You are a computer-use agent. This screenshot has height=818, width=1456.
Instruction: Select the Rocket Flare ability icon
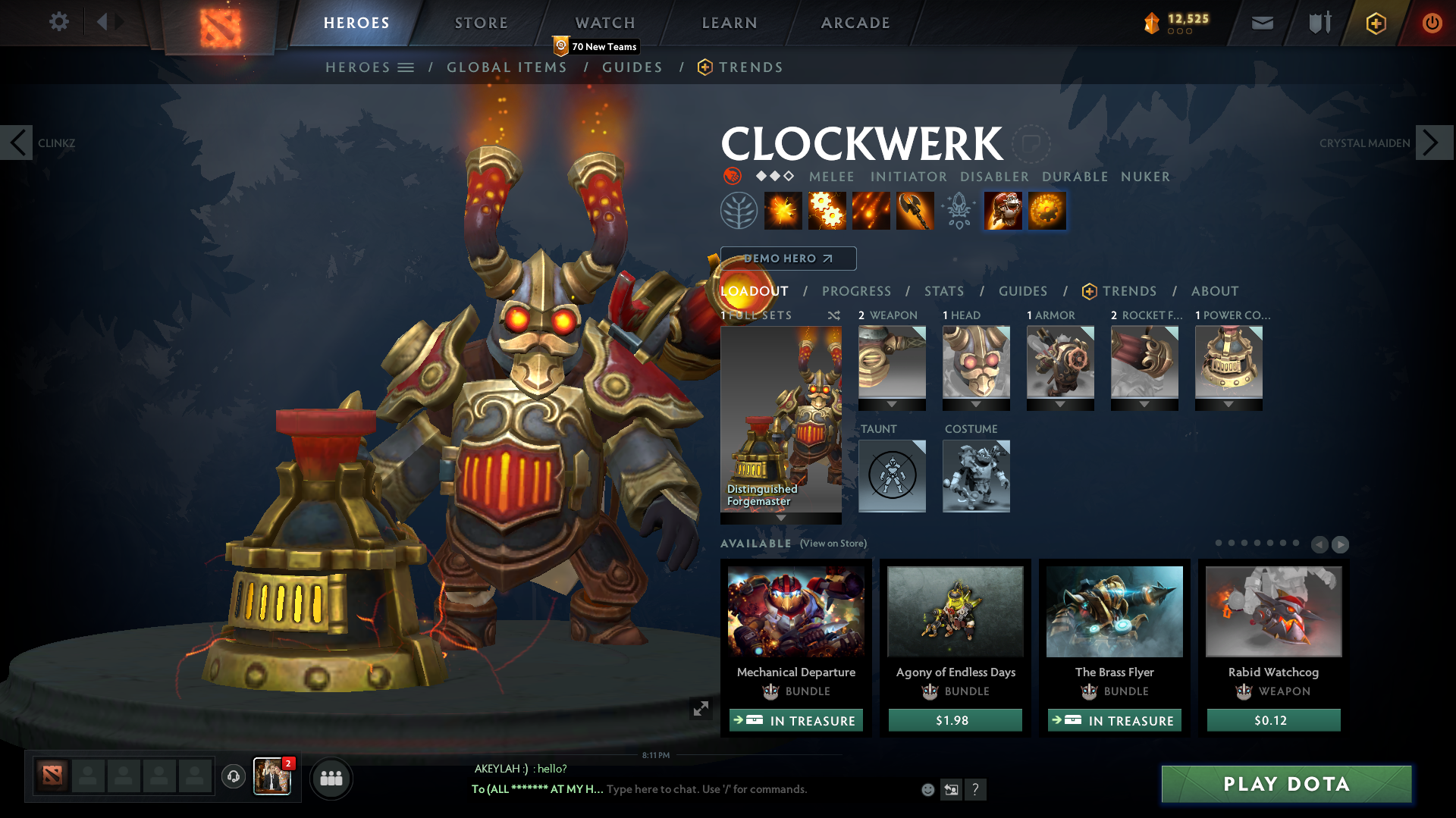click(x=871, y=211)
